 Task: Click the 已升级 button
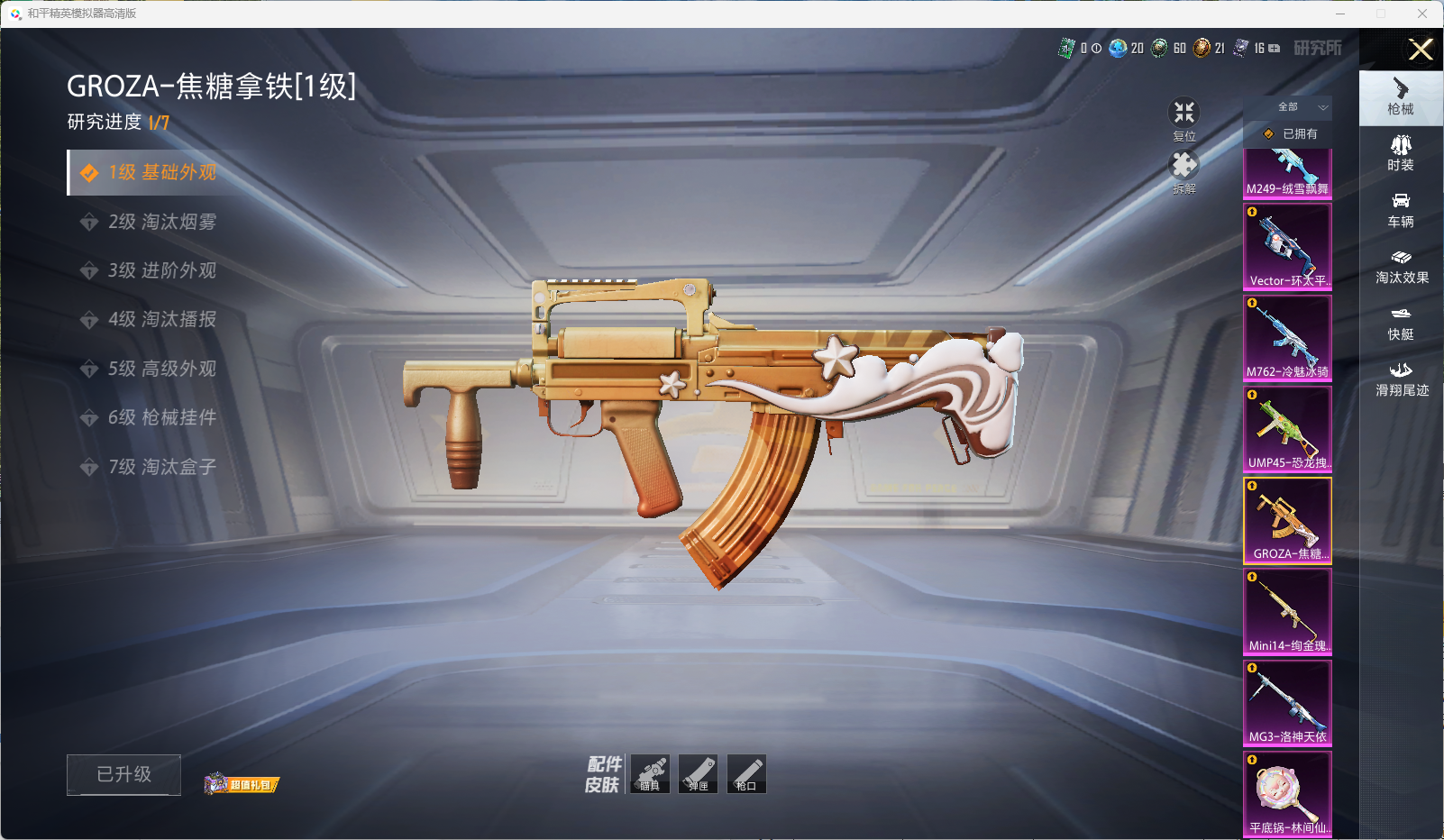click(123, 774)
